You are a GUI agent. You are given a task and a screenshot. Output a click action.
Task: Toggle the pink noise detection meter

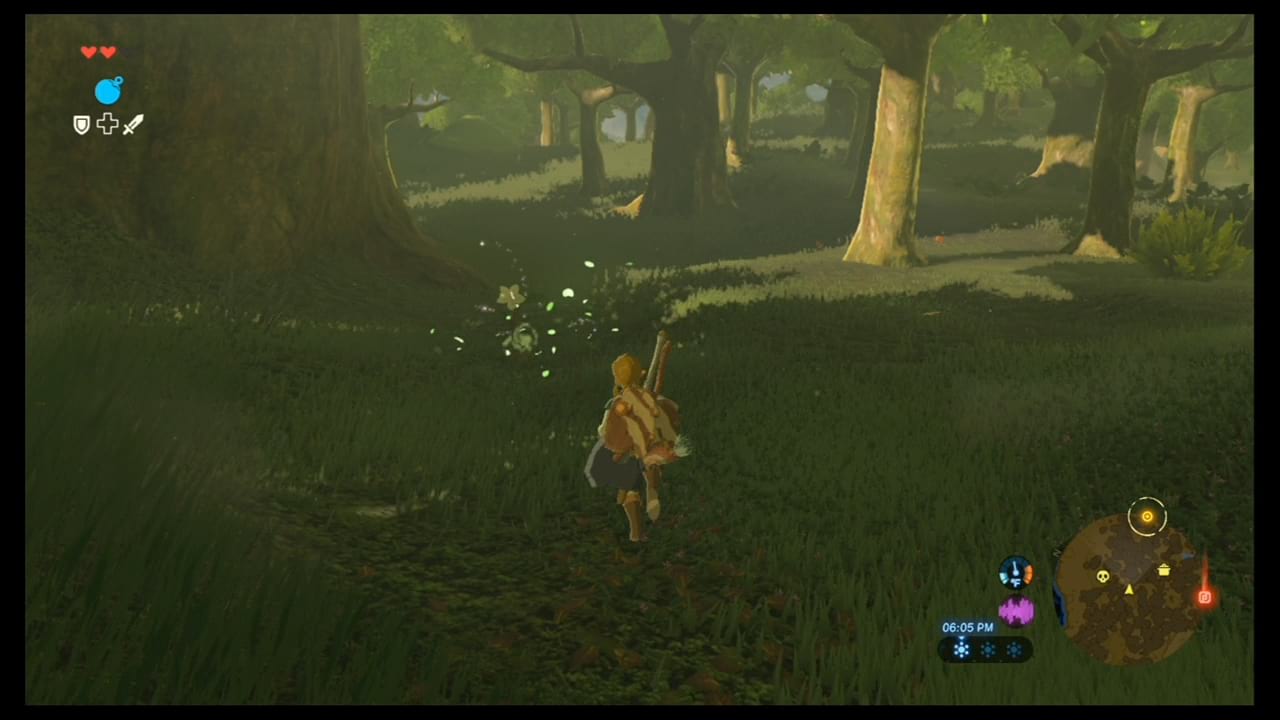[1016, 609]
